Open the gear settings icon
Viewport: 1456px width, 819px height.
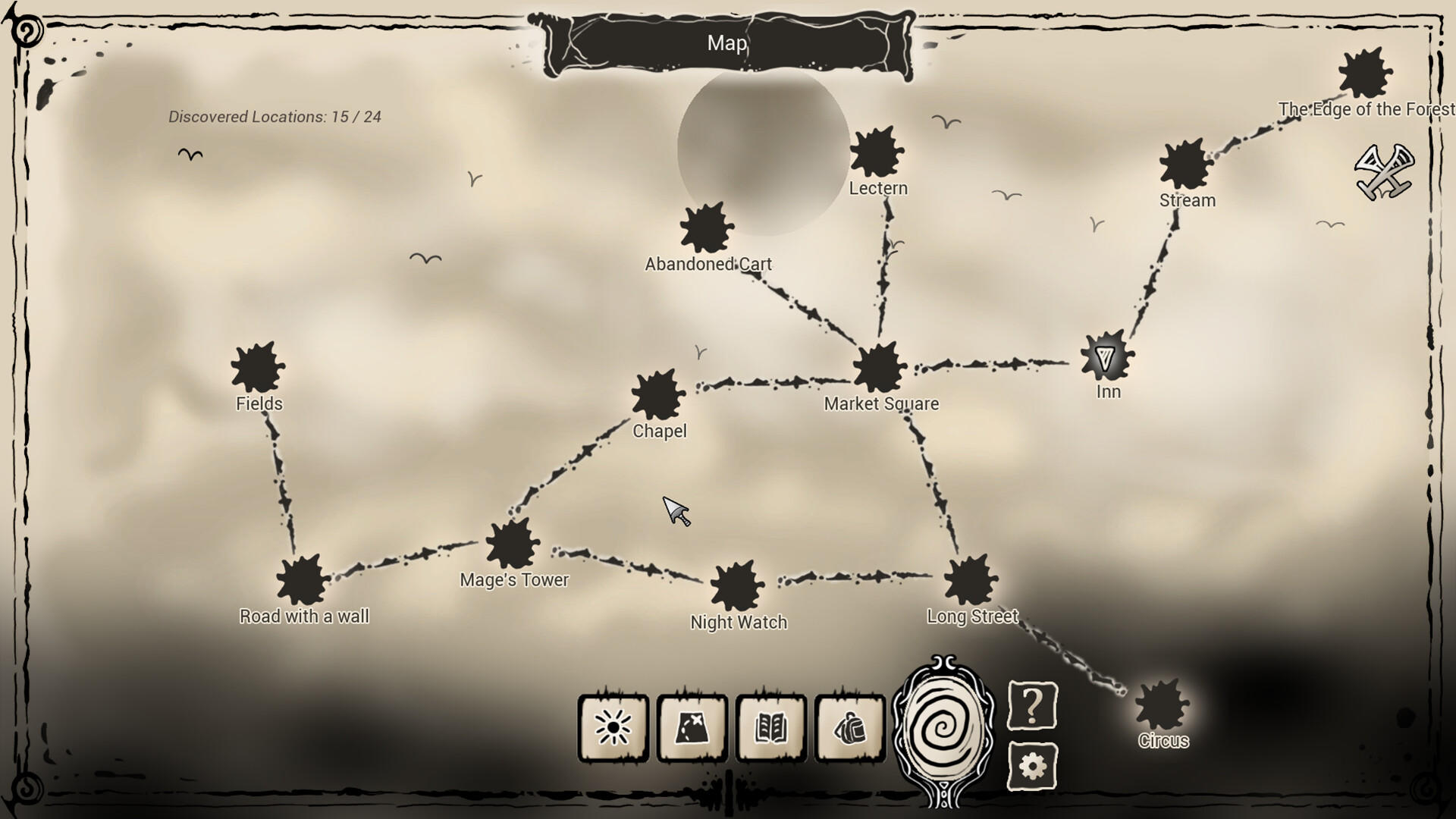[1032, 768]
